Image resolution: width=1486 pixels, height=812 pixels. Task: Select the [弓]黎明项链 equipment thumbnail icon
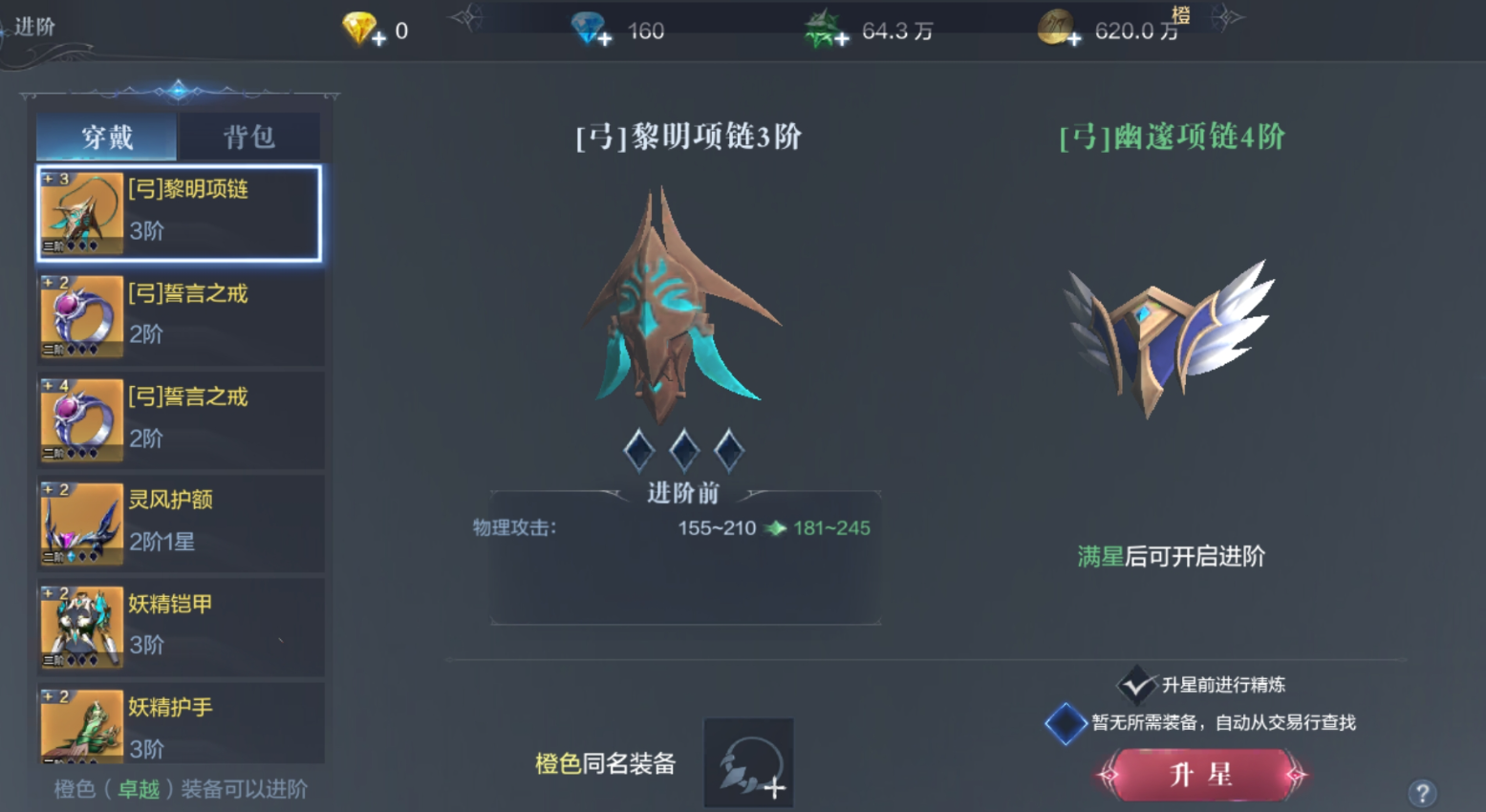80,210
